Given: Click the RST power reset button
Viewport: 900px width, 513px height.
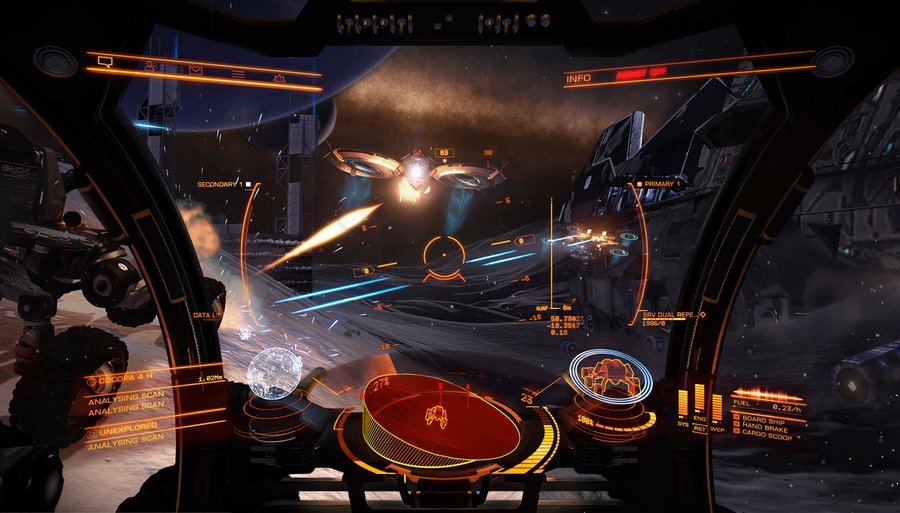Looking at the screenshot, I should [x=700, y=427].
